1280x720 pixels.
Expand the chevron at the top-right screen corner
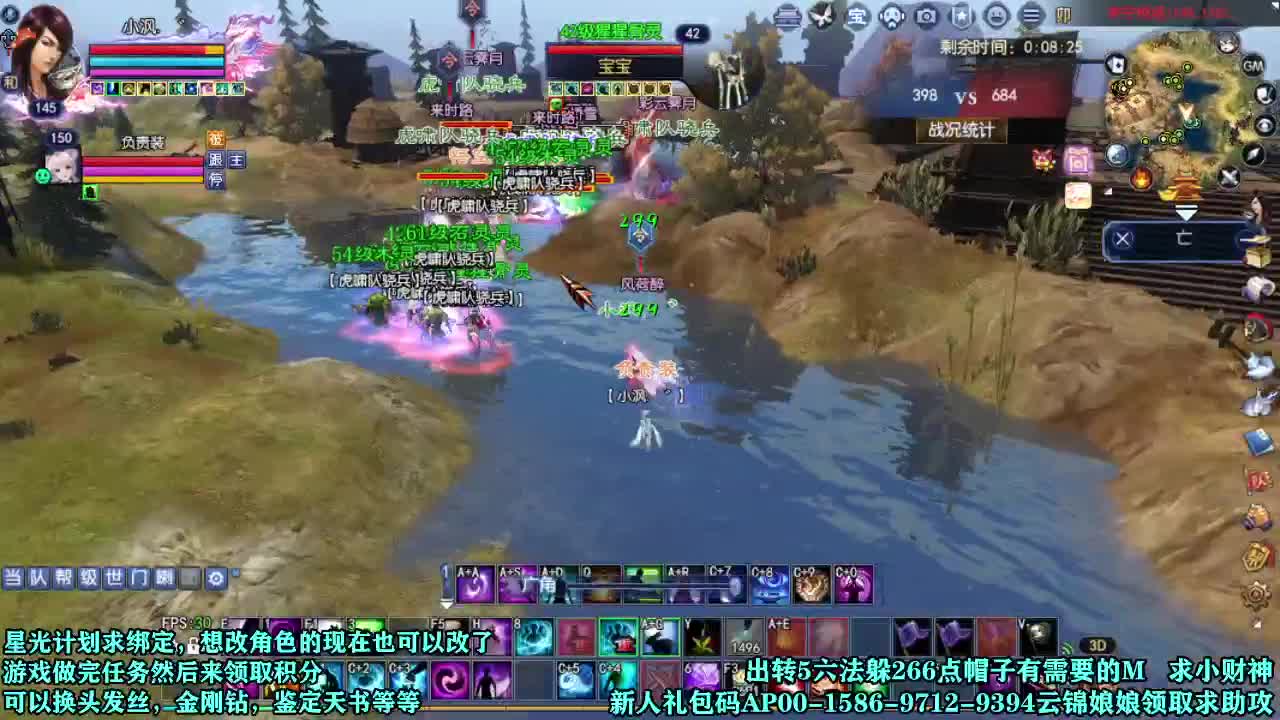point(1273,8)
